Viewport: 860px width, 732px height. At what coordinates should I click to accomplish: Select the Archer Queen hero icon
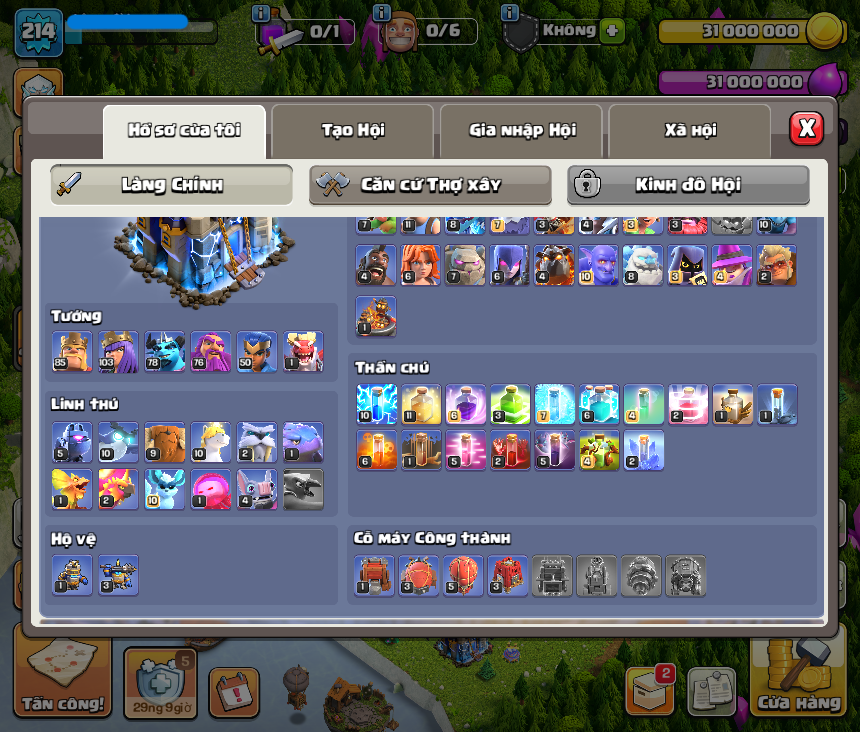click(118, 352)
